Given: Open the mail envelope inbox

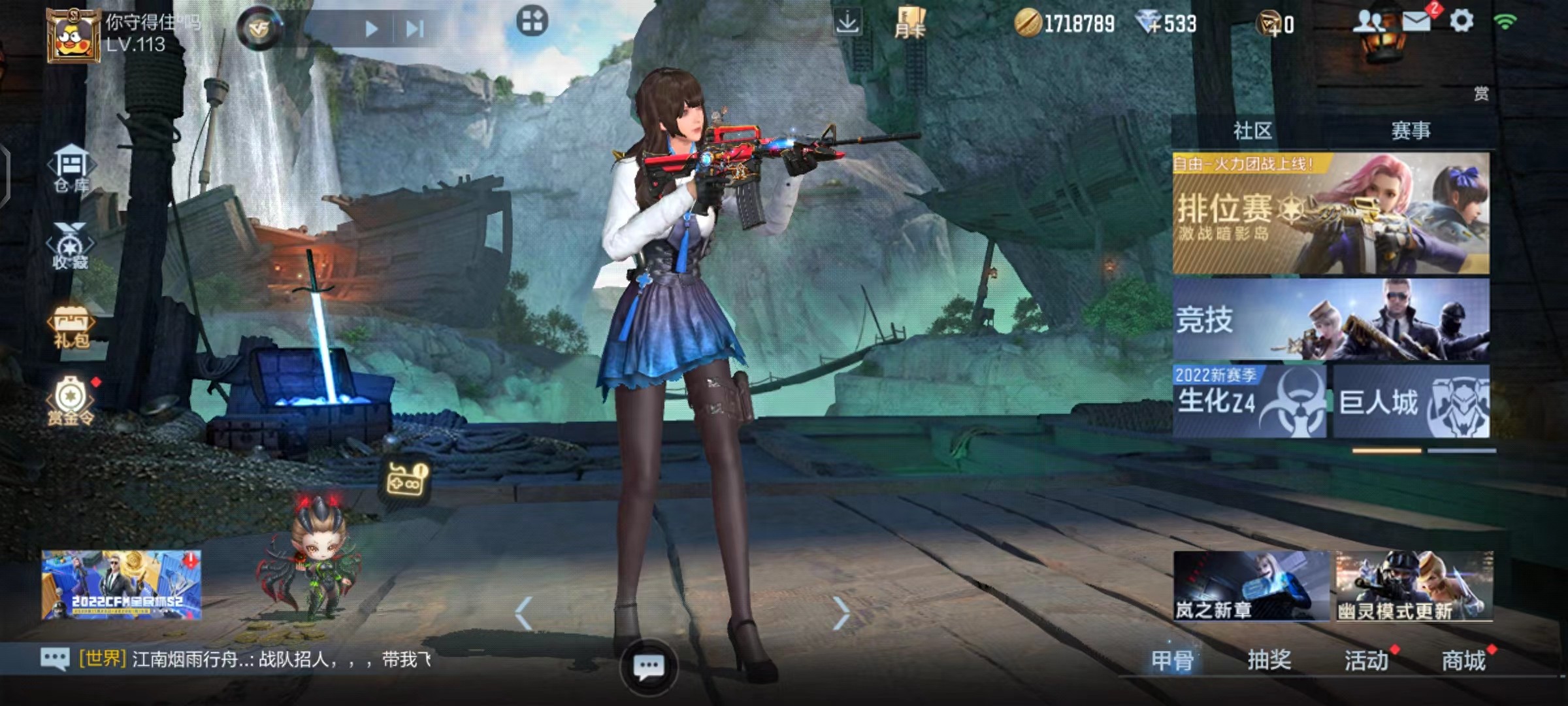Looking at the screenshot, I should click(1416, 22).
